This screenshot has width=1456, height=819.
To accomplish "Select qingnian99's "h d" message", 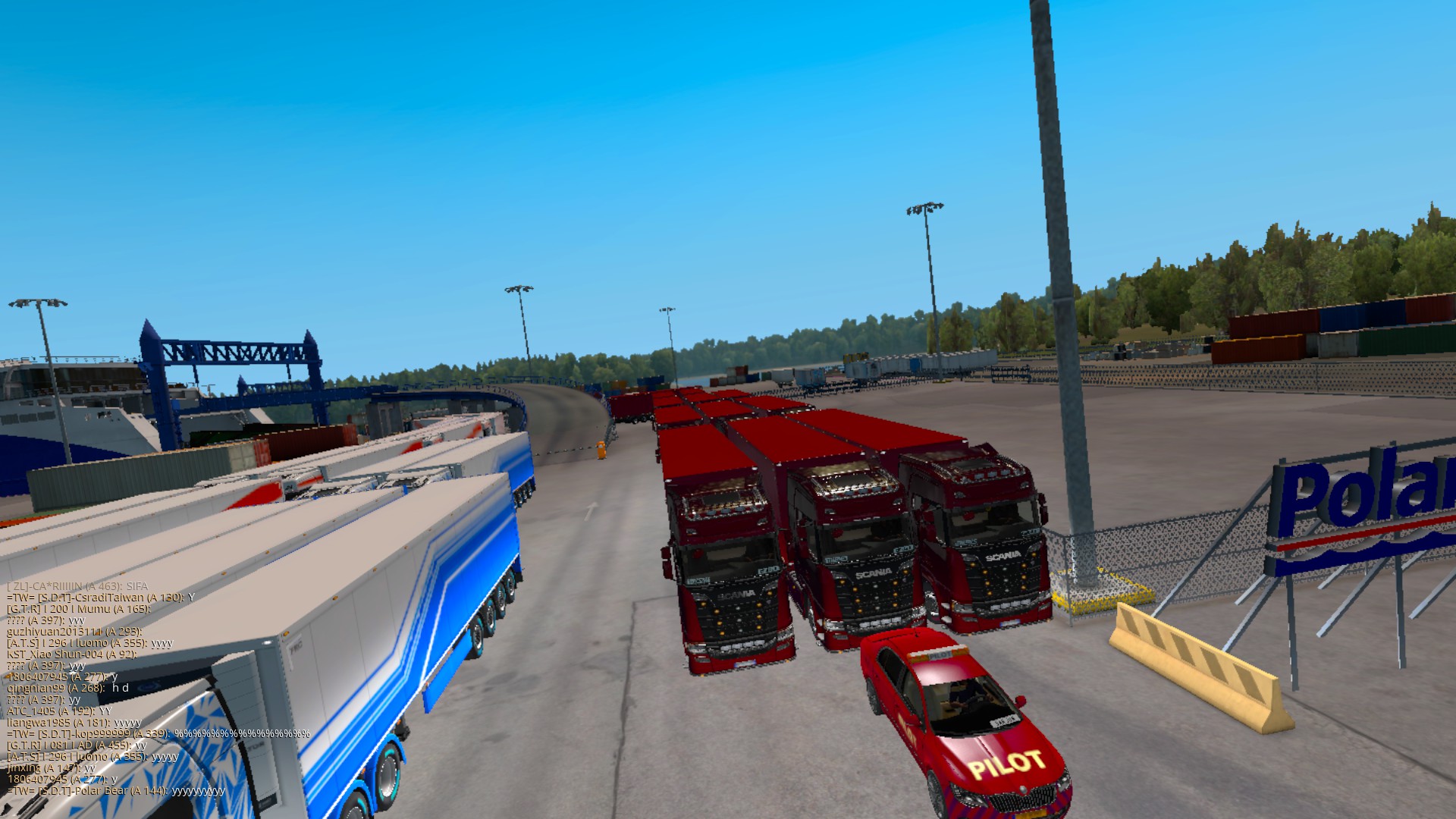I will 68,689.
